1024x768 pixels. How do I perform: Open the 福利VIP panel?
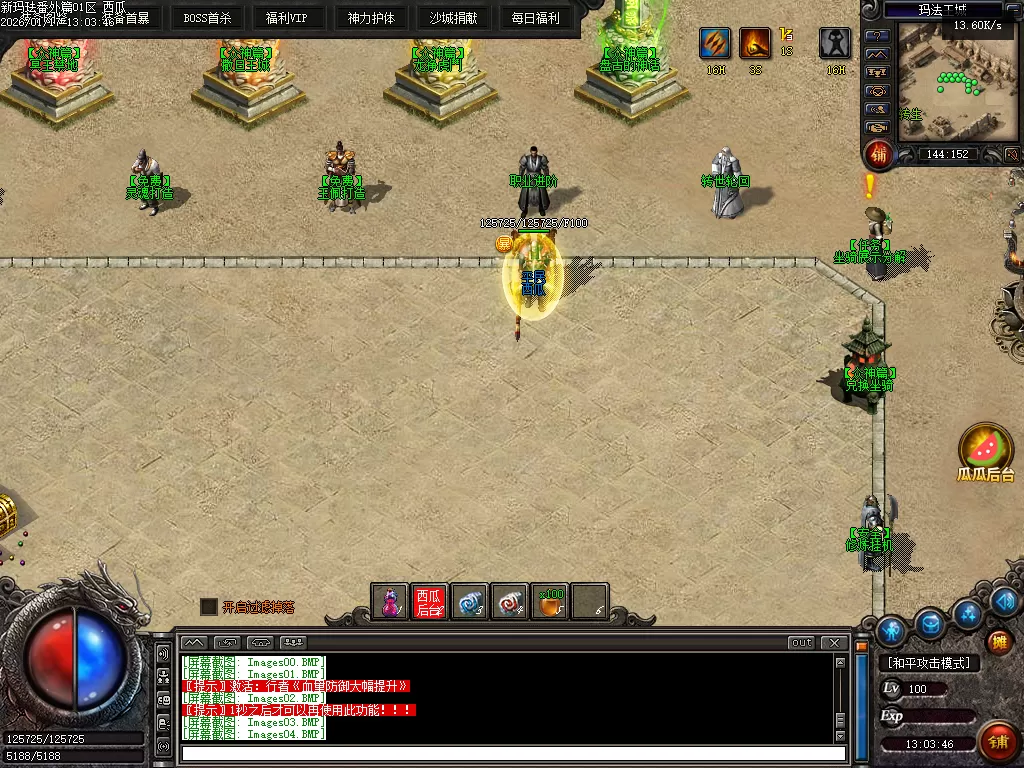(x=287, y=18)
